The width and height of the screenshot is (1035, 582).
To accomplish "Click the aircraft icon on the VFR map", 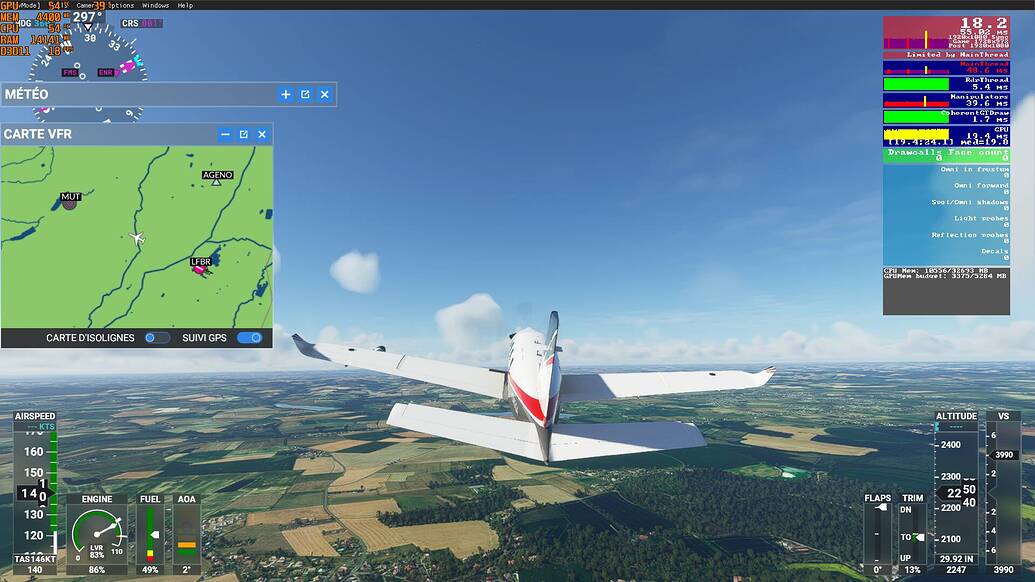I will pyautogui.click(x=137, y=239).
